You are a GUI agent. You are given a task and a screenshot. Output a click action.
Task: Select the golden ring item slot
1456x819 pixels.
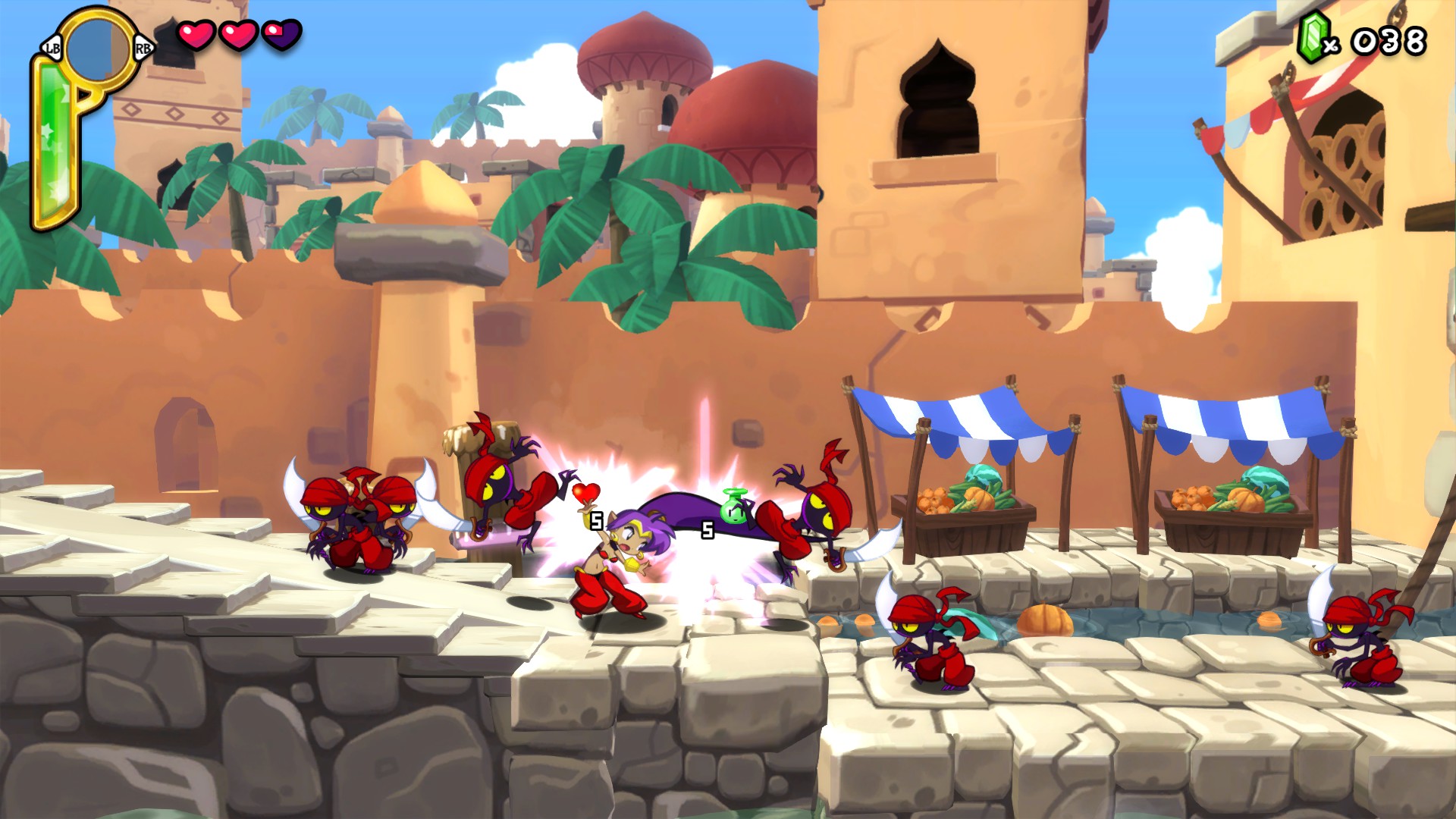pyautogui.click(x=97, y=48)
